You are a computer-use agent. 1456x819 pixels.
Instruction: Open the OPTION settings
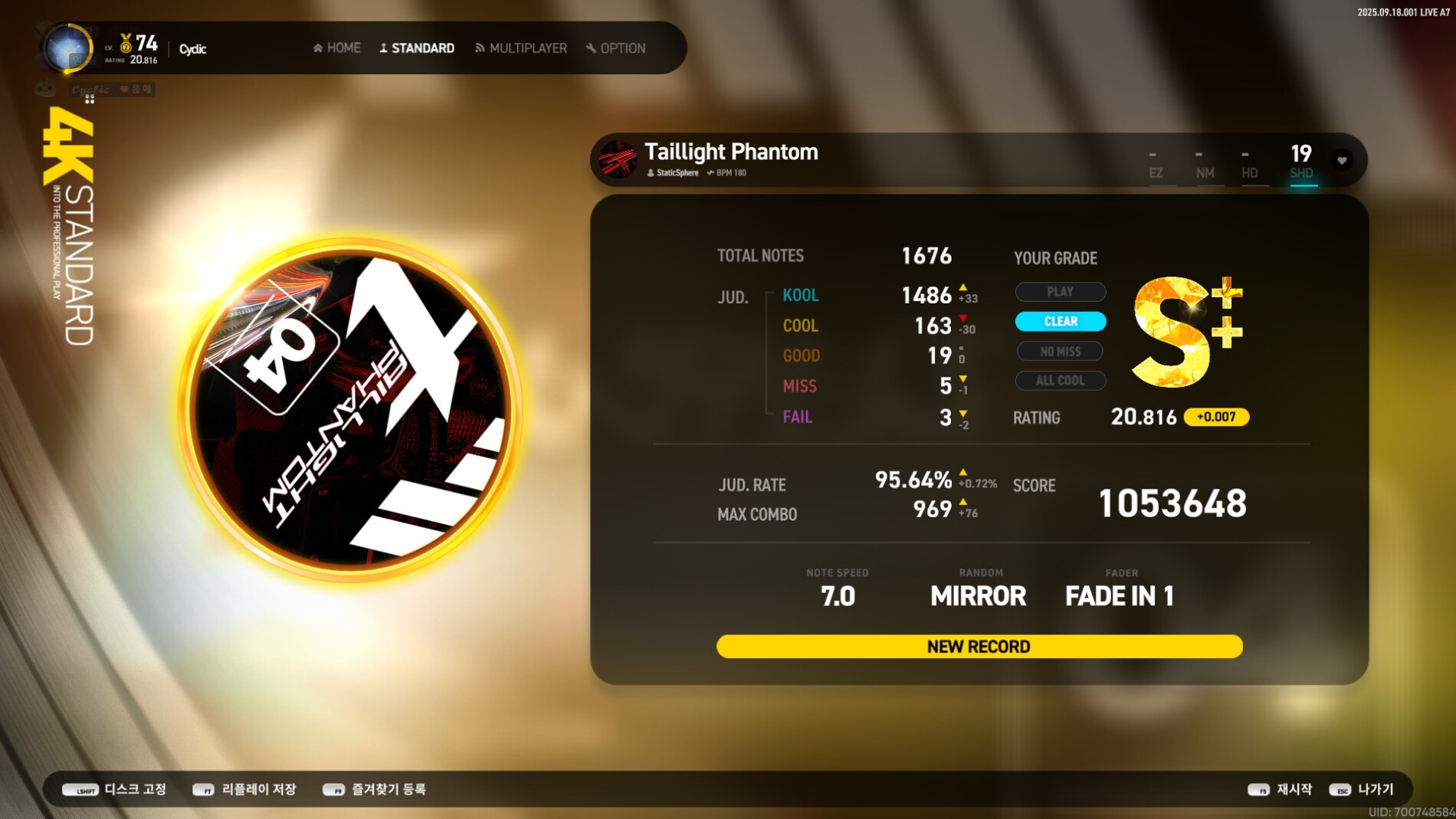(616, 48)
